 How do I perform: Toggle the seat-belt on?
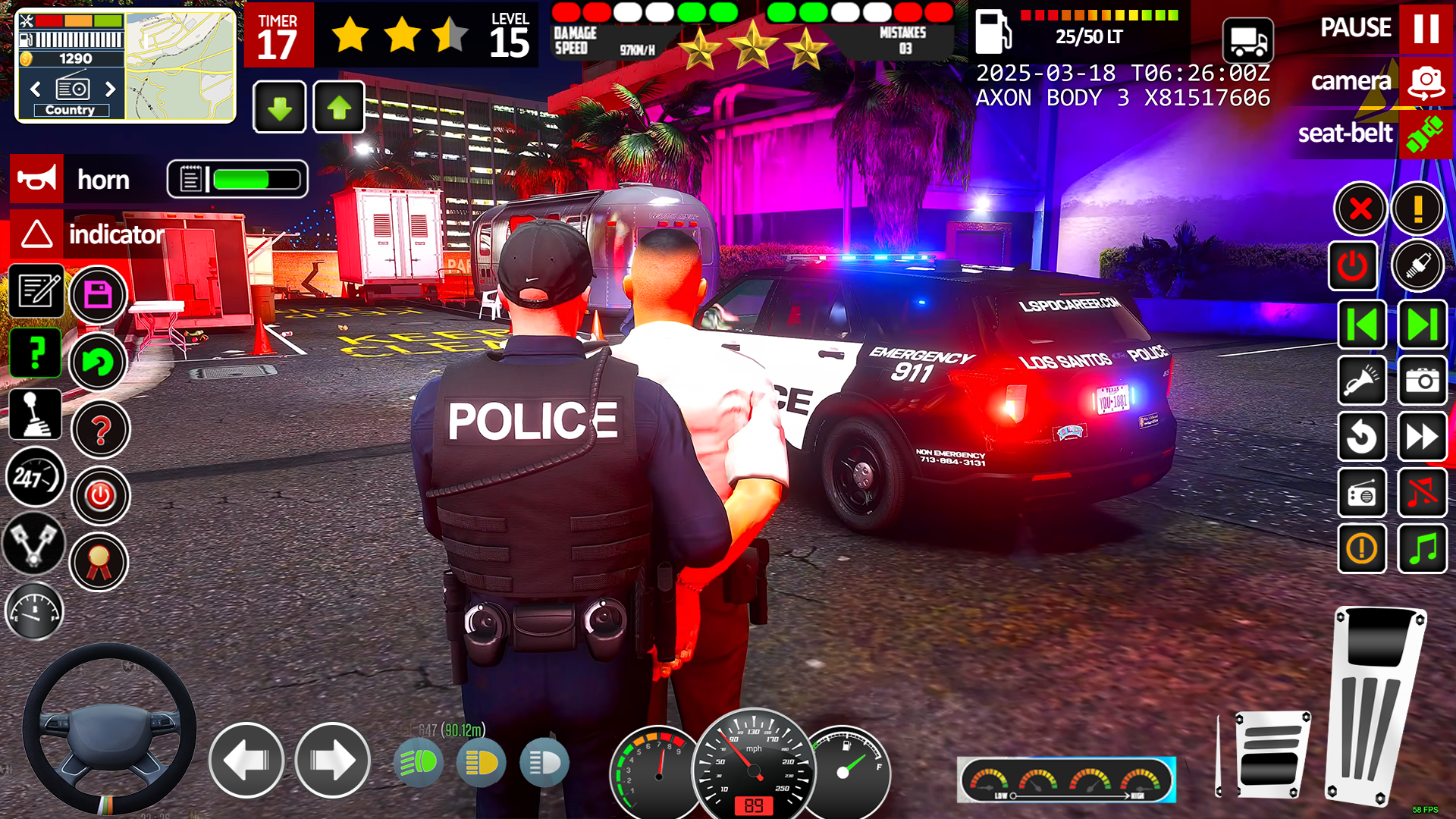1424,134
